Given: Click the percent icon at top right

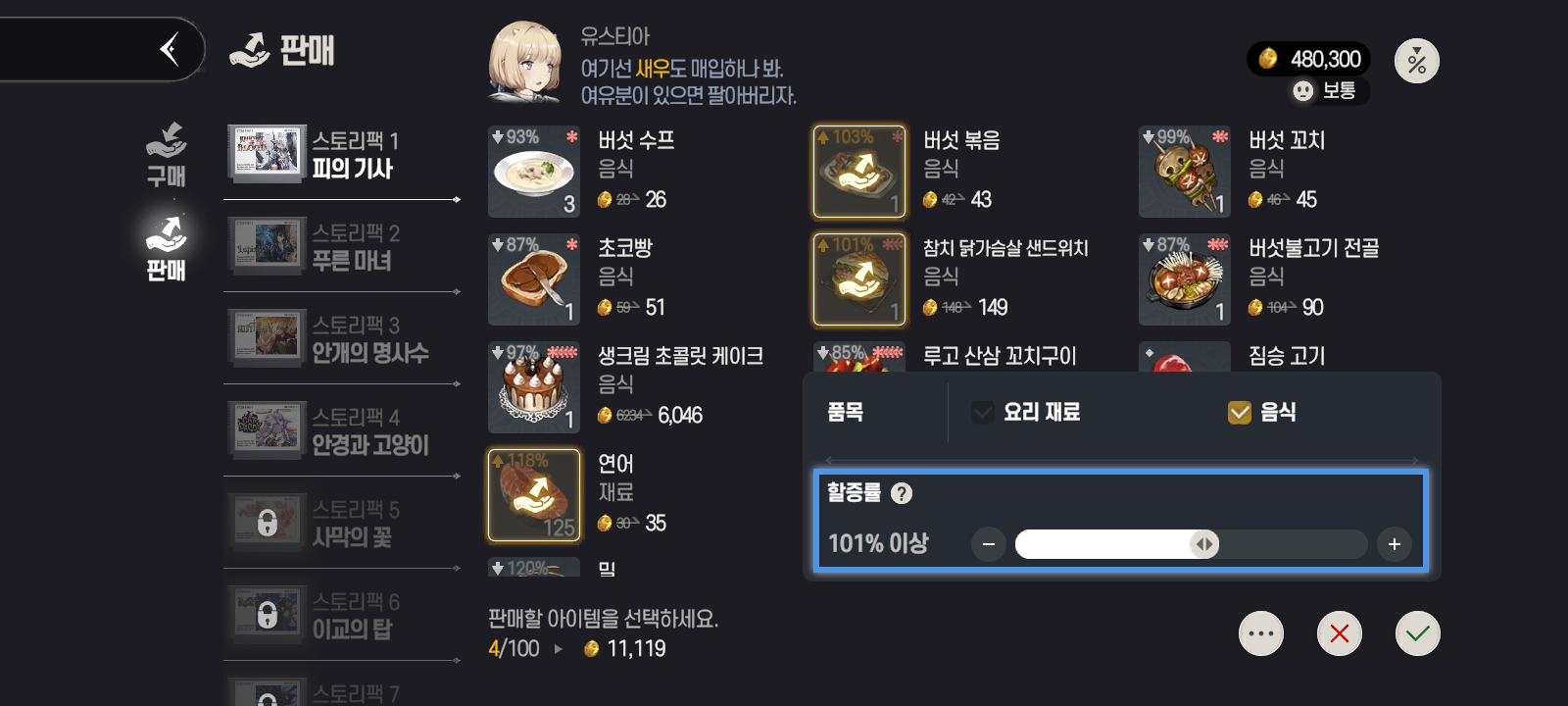Looking at the screenshot, I should point(1416,60).
